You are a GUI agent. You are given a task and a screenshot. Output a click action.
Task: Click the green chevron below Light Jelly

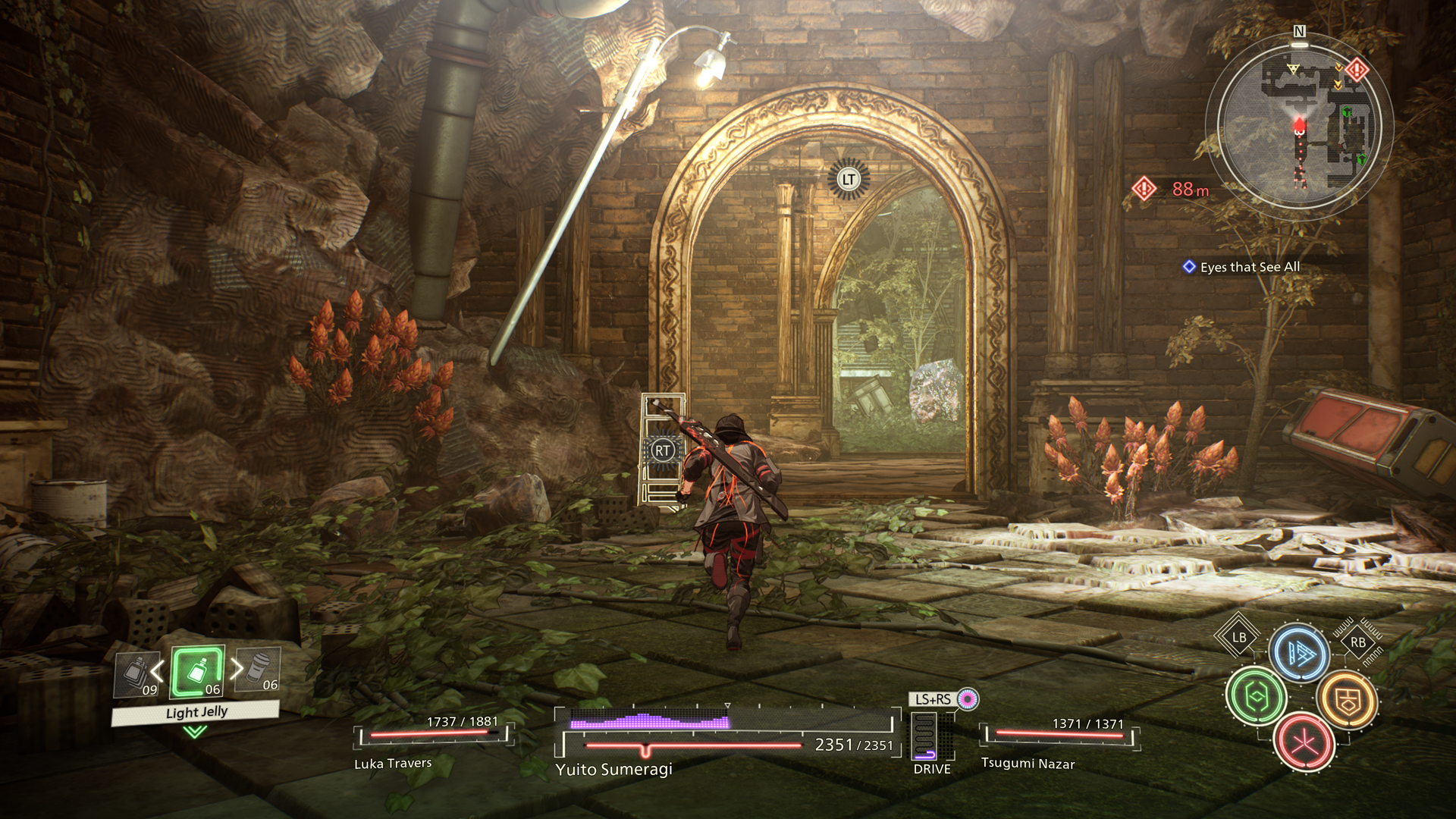[195, 732]
